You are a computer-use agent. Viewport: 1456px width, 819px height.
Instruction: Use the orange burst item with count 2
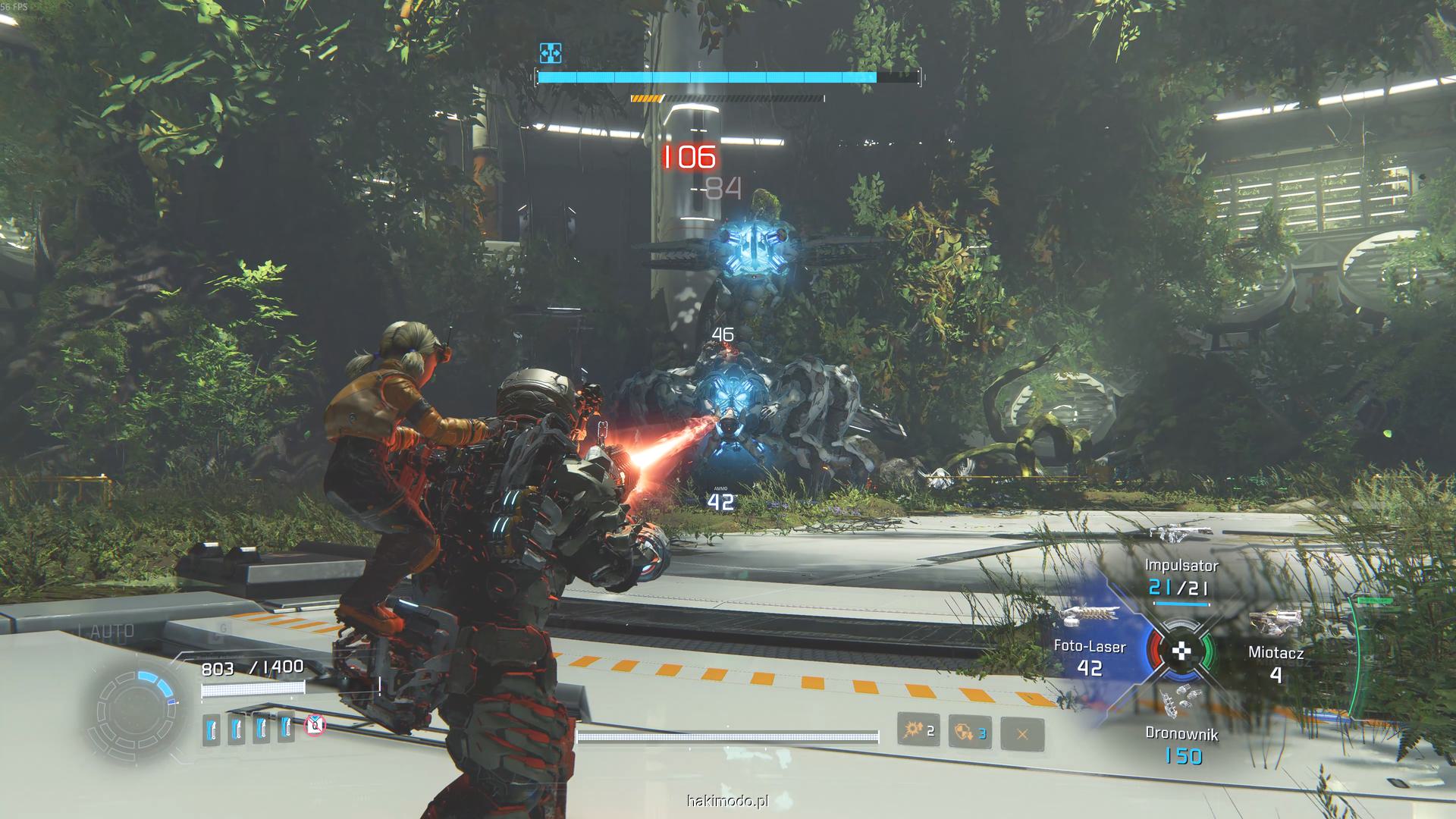point(918,731)
